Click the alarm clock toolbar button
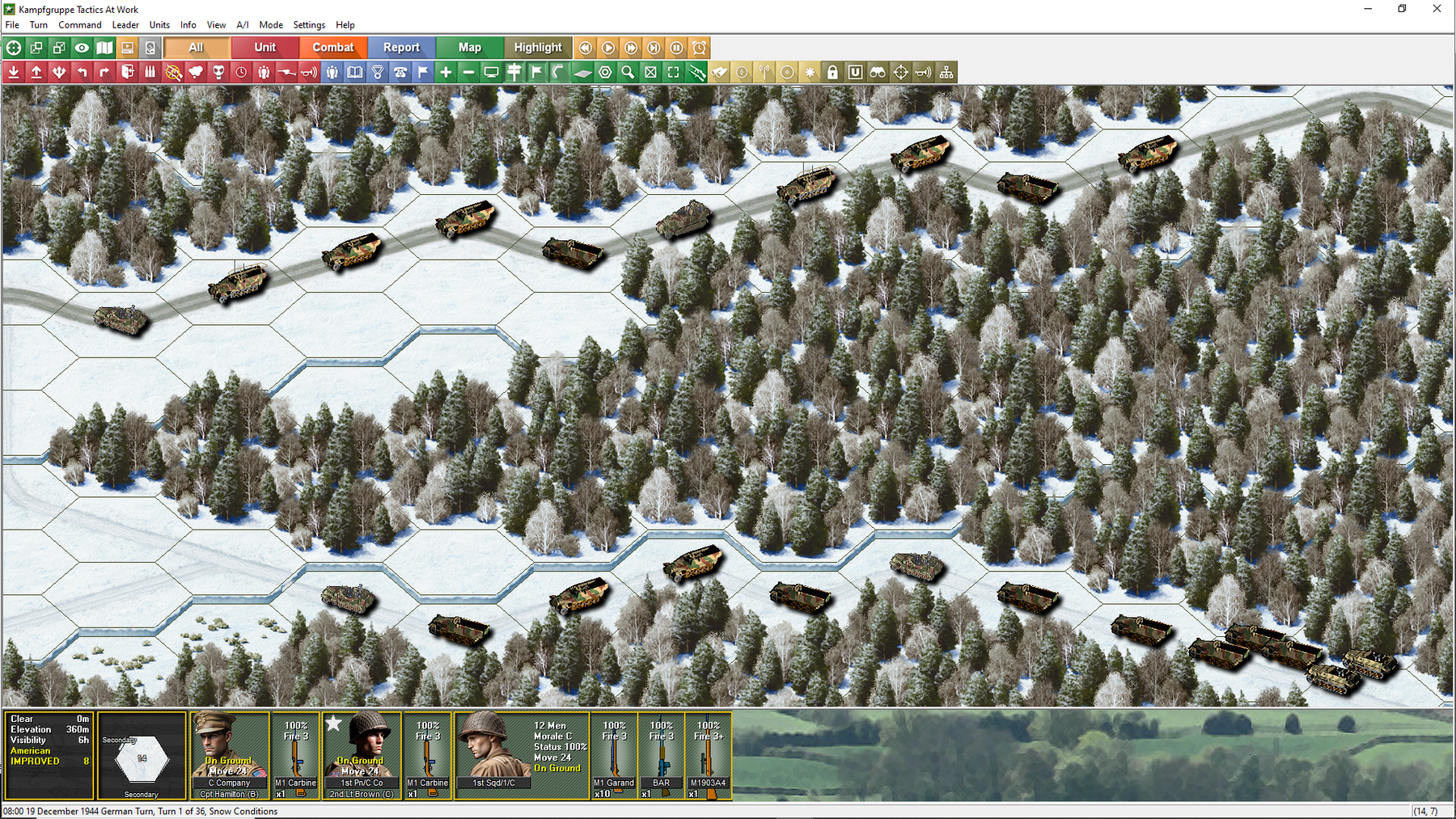The width and height of the screenshot is (1456, 819). (699, 48)
